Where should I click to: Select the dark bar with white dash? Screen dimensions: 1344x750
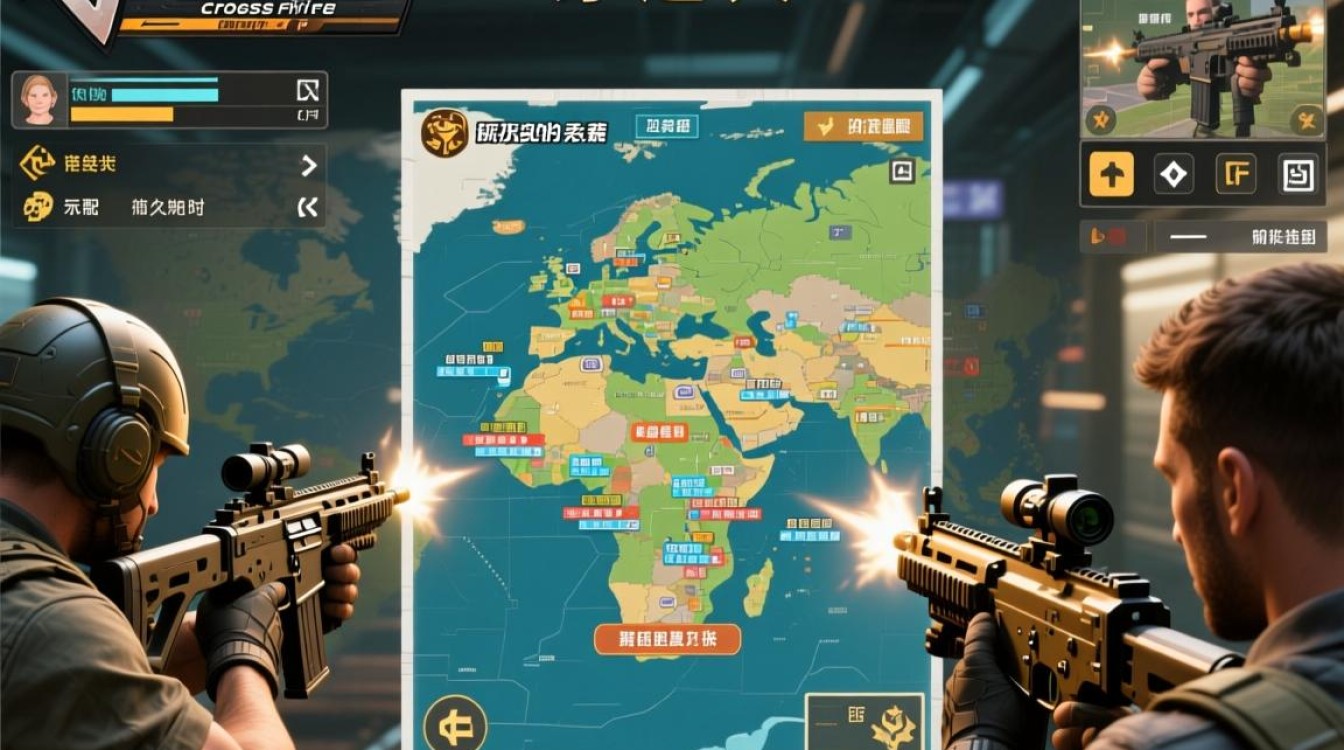(1241, 237)
